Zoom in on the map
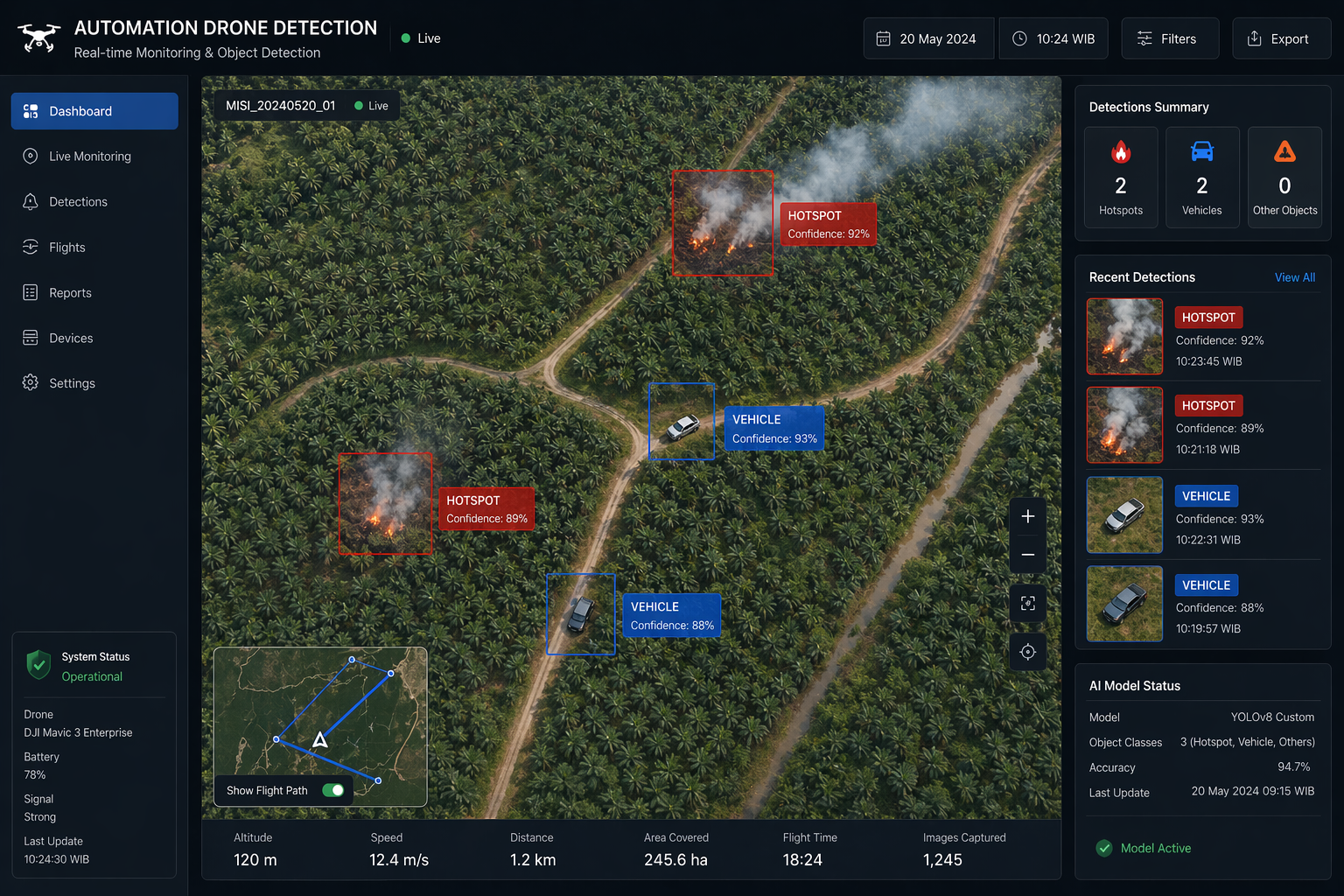Image resolution: width=1344 pixels, height=896 pixels. coord(1027,515)
